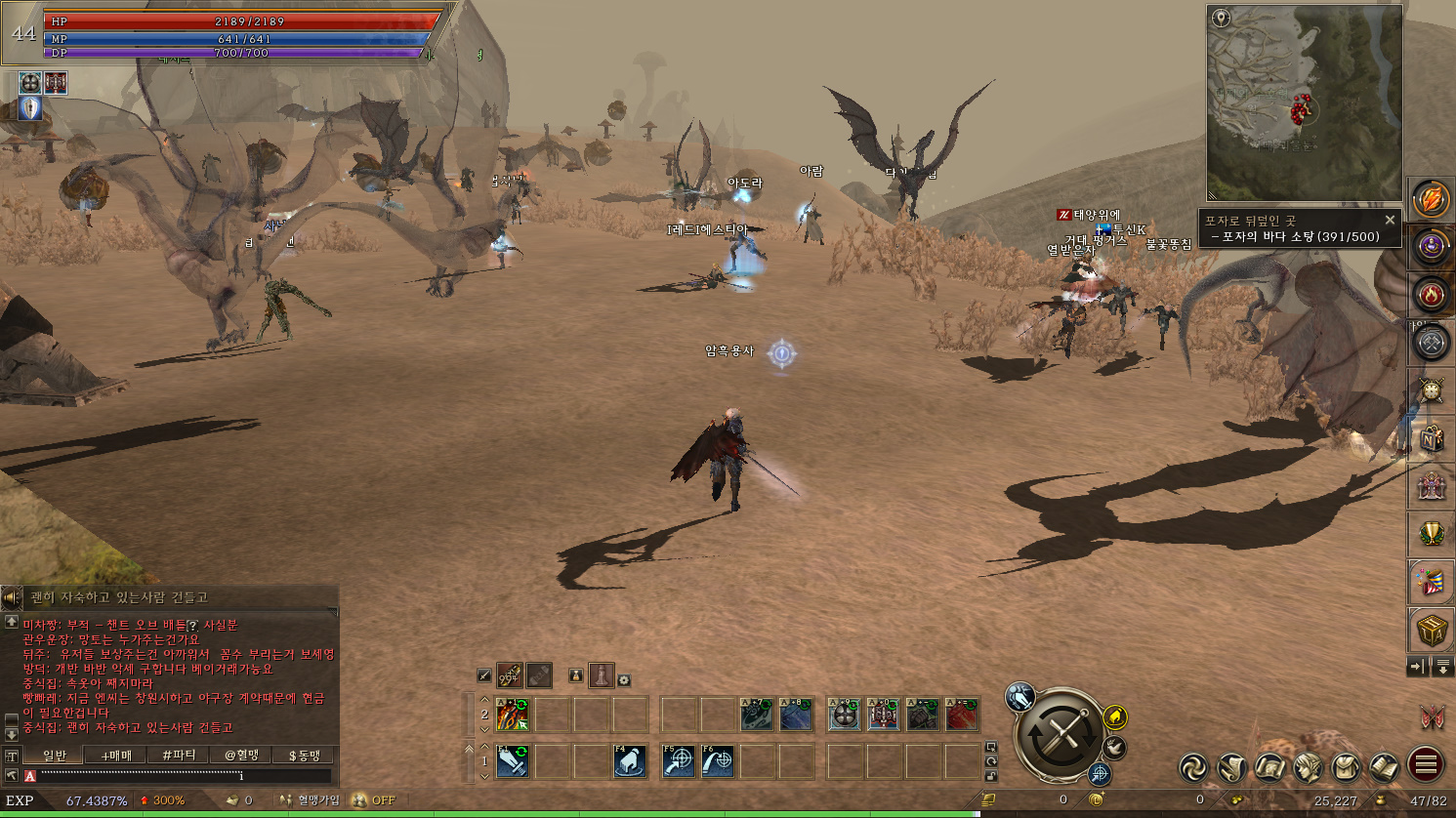1456x818 pixels.
Task: Click the 혈맹가입 clan join button
Action: click(311, 800)
